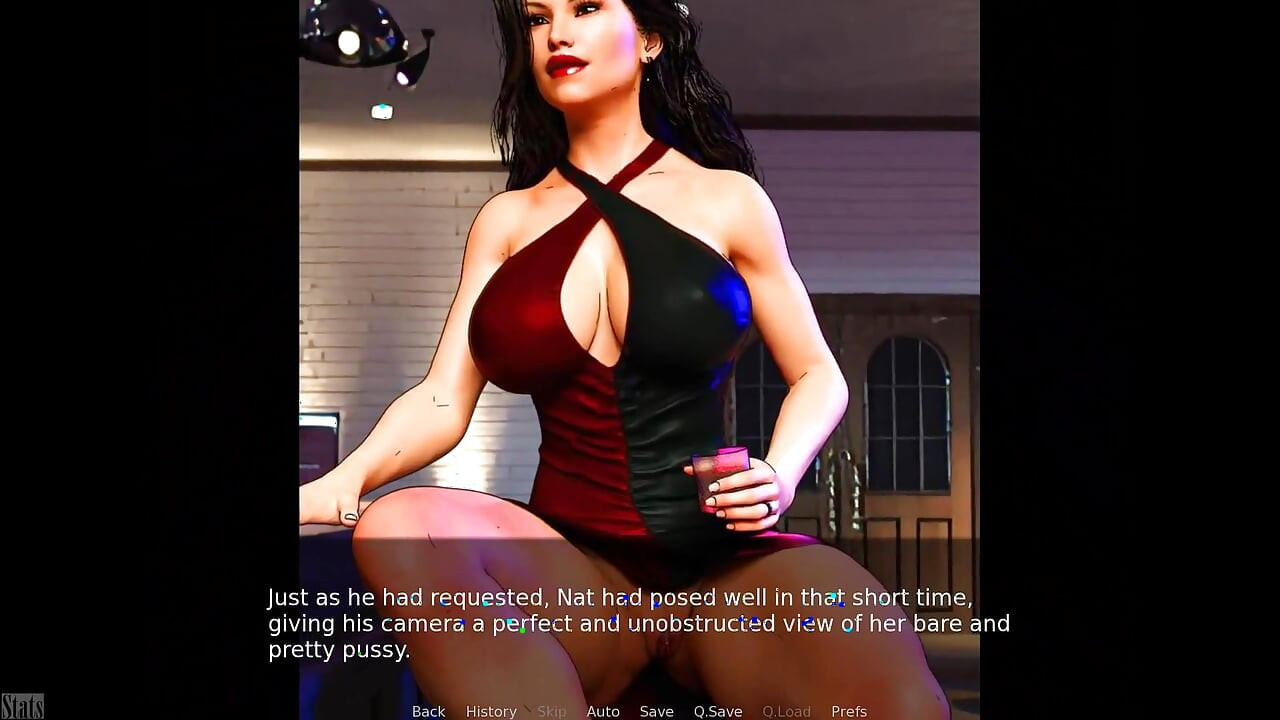1280x720 pixels.
Task: Click the scene image to continue
Action: point(640,300)
